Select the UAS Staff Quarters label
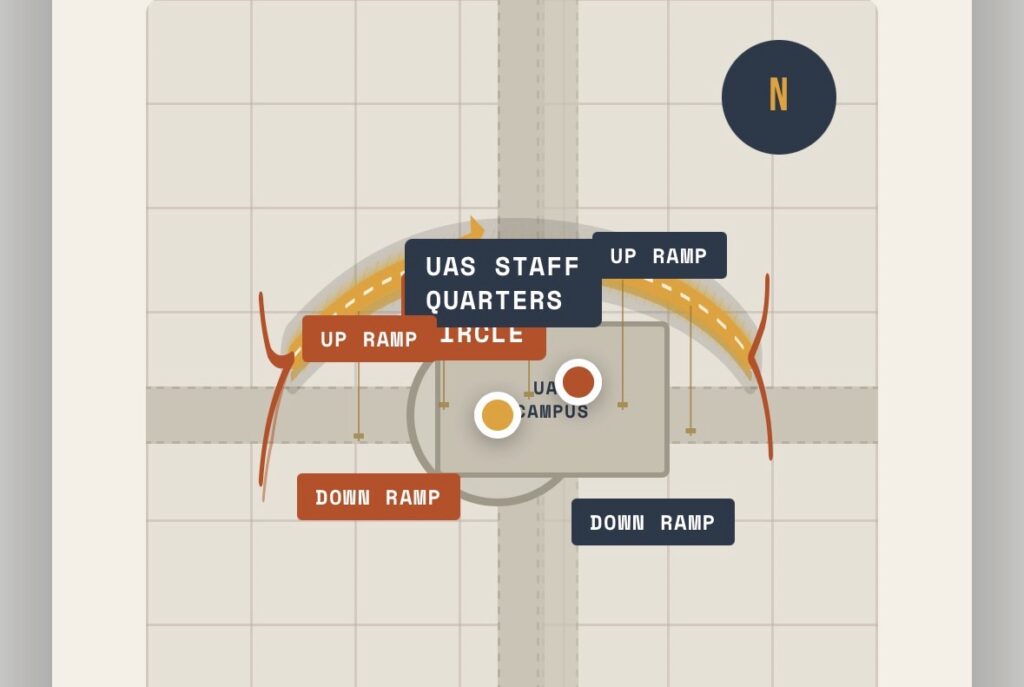Image resolution: width=1024 pixels, height=687 pixels. (502, 283)
